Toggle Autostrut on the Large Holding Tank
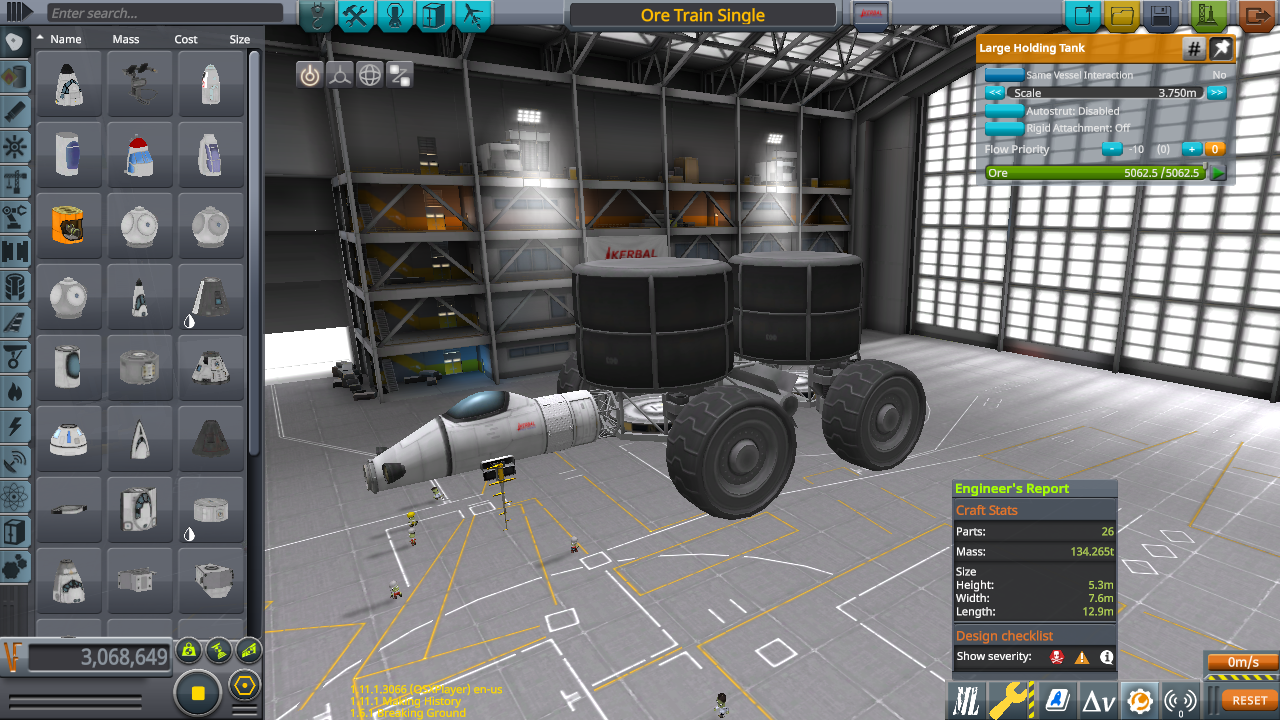The image size is (1280, 720). [x=1004, y=111]
